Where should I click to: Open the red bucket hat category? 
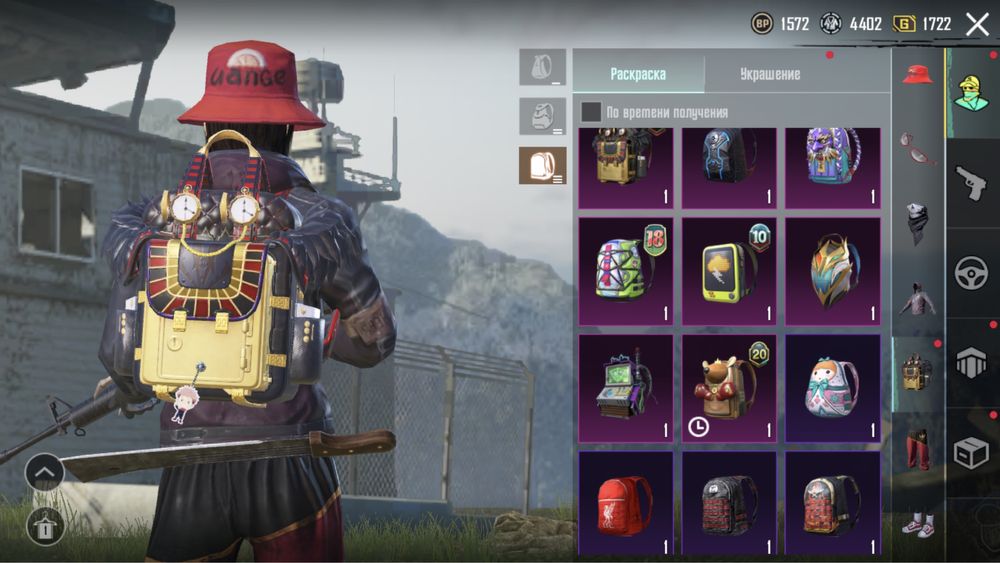pos(917,75)
